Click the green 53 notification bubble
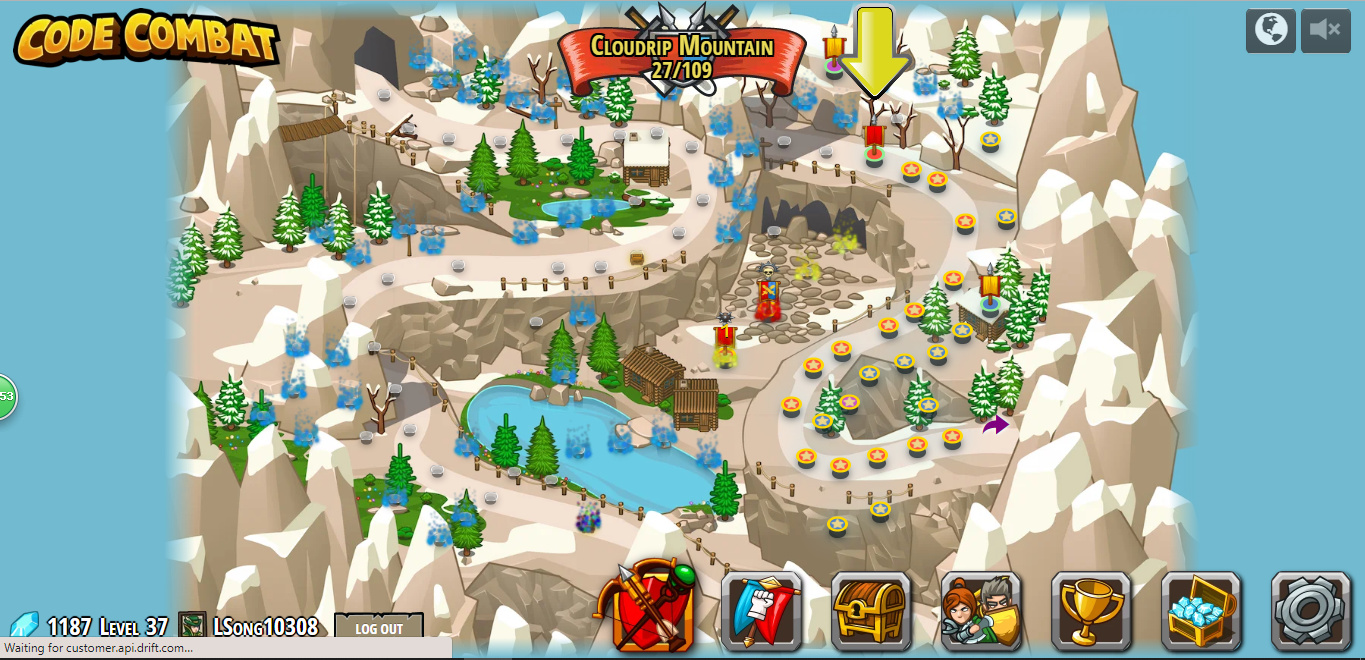1365x660 pixels. [x=6, y=397]
